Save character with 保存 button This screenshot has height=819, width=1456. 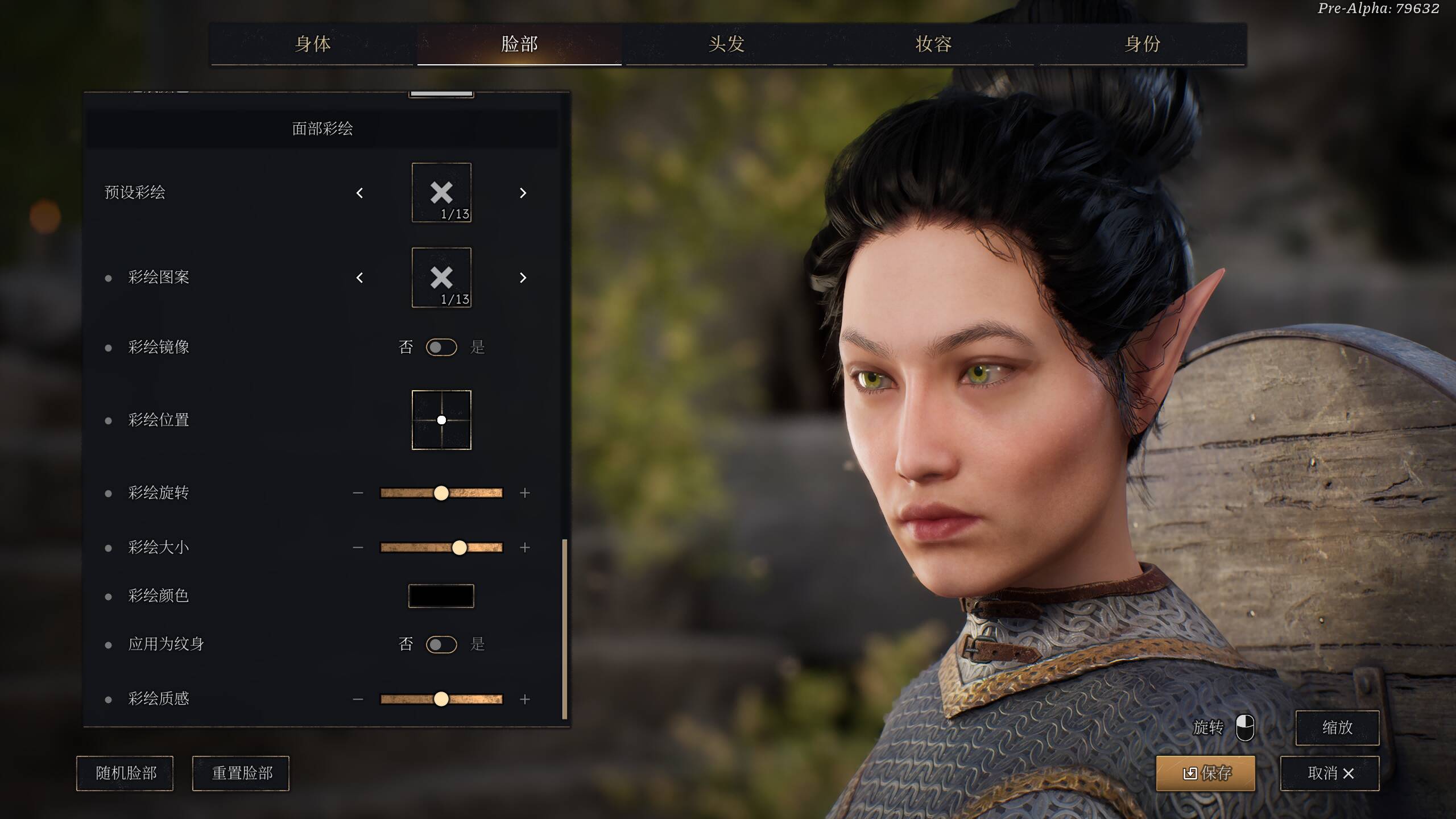(x=1206, y=773)
